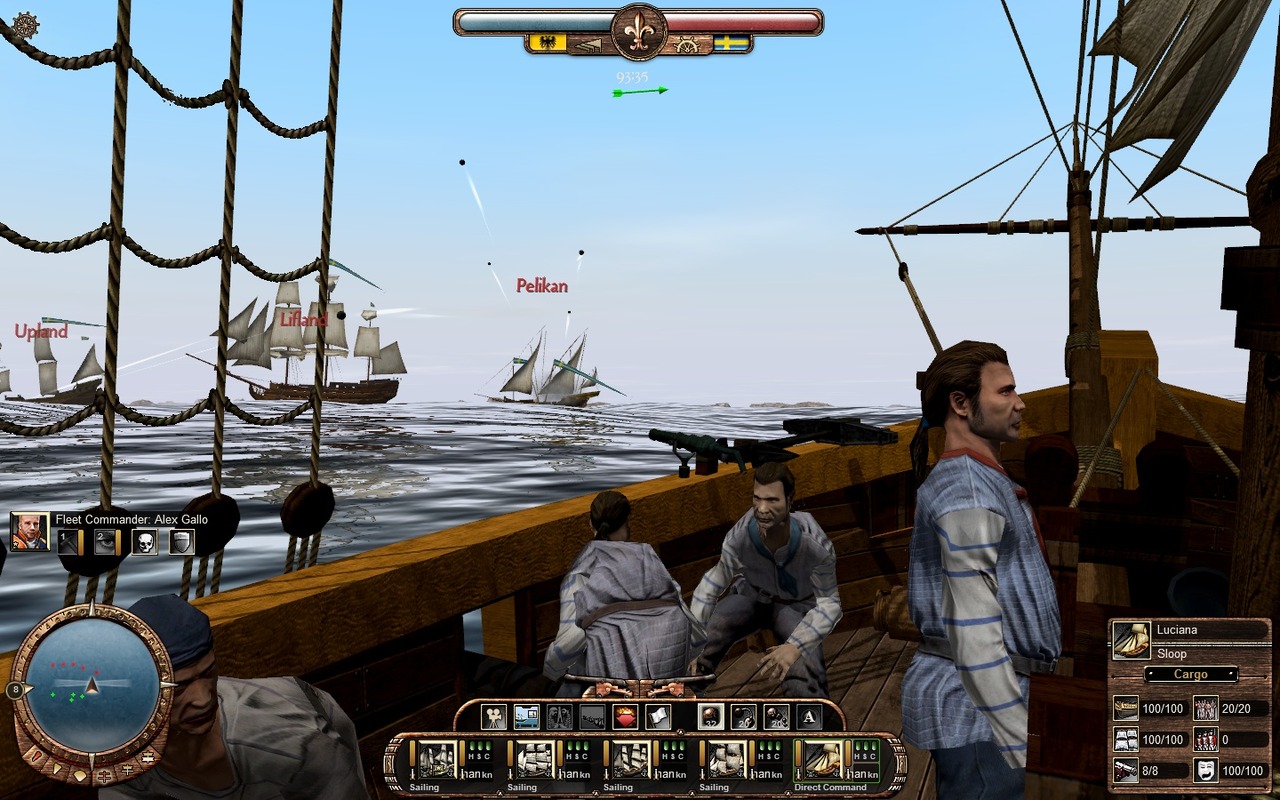
Task: Select the Fleet Commander Alex Gallo portrait
Action: tap(30, 531)
